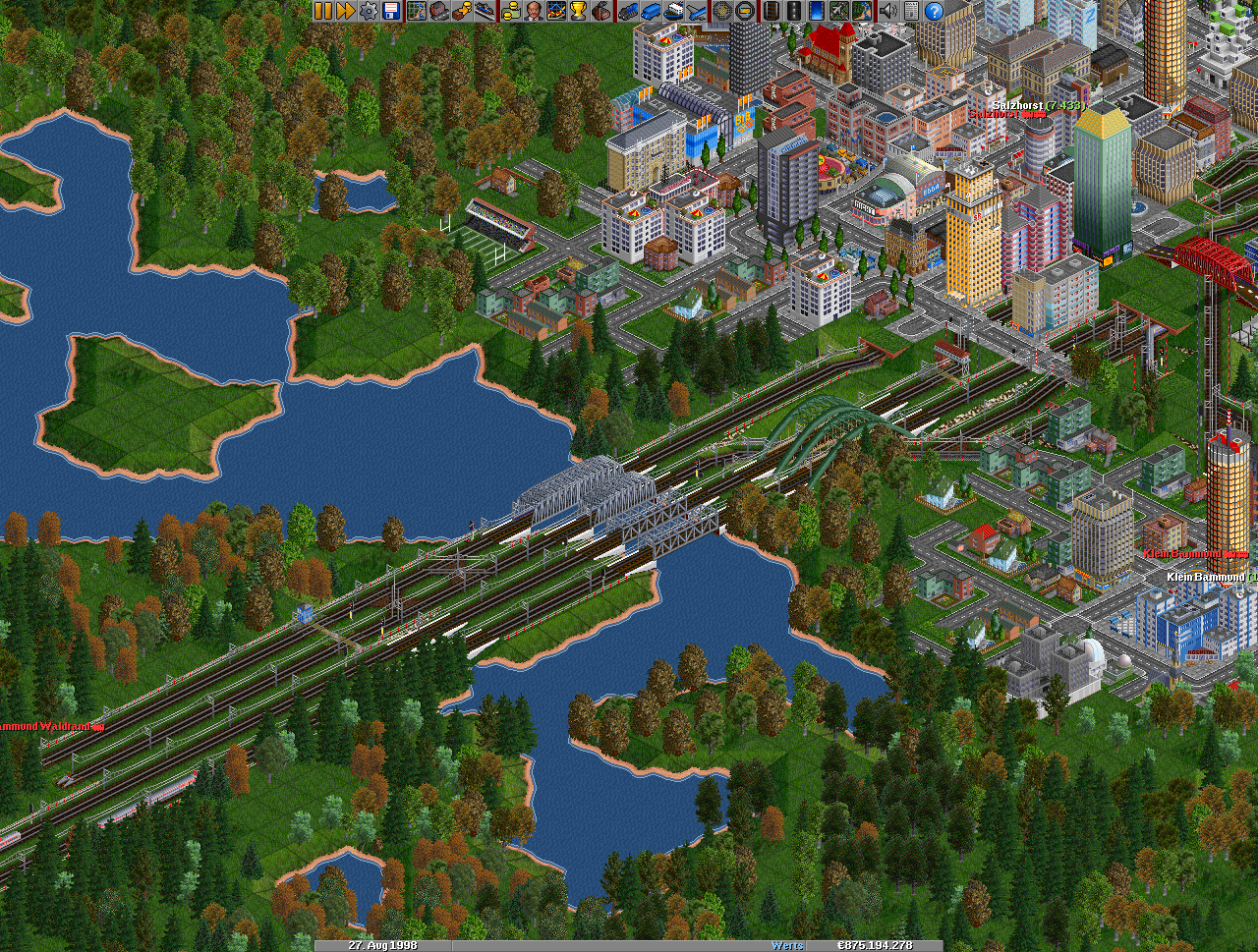1258x952 pixels.
Task: Zoom in the view
Action: click(722, 11)
